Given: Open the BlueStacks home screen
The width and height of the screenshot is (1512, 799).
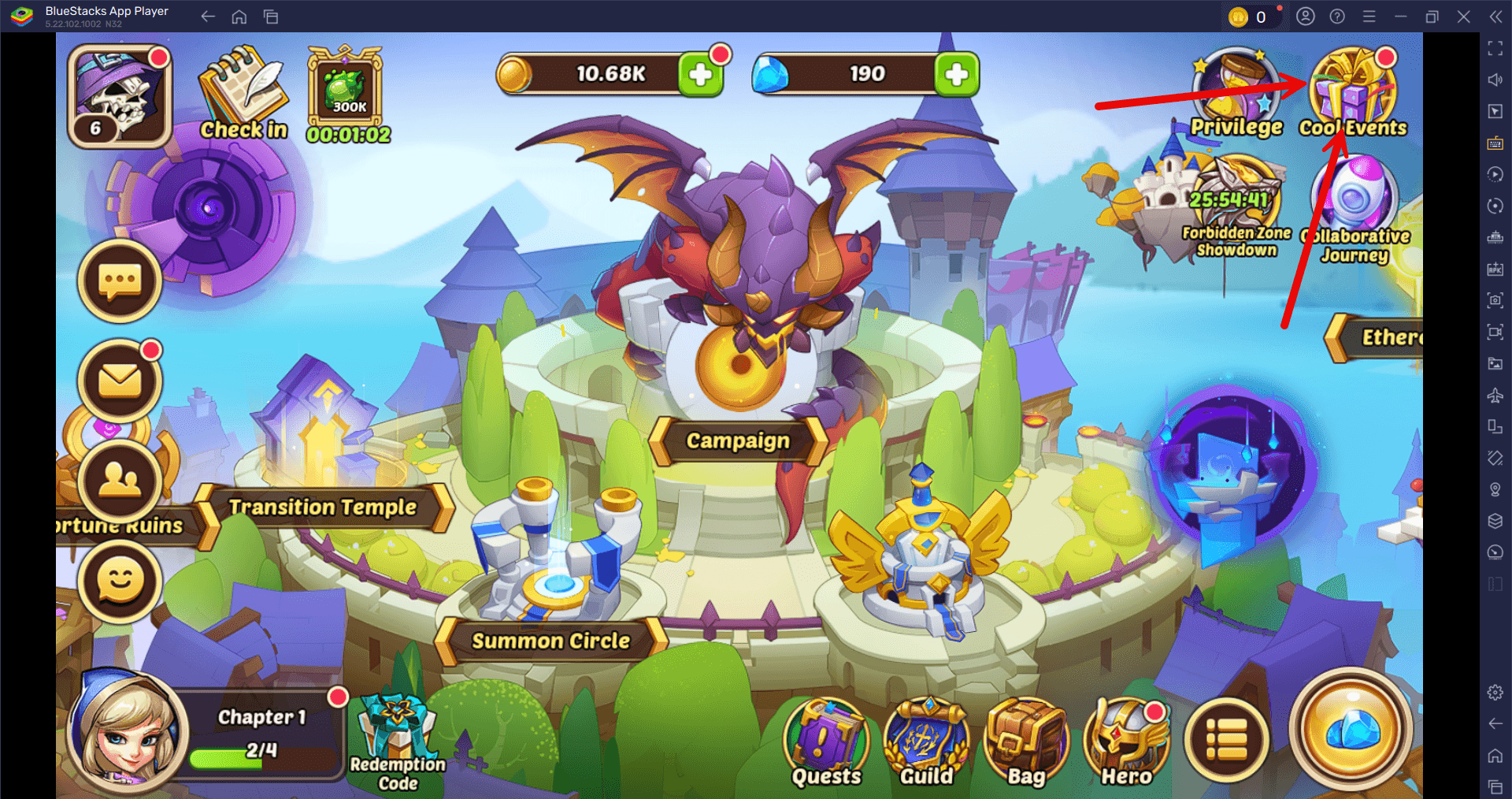Looking at the screenshot, I should (239, 16).
